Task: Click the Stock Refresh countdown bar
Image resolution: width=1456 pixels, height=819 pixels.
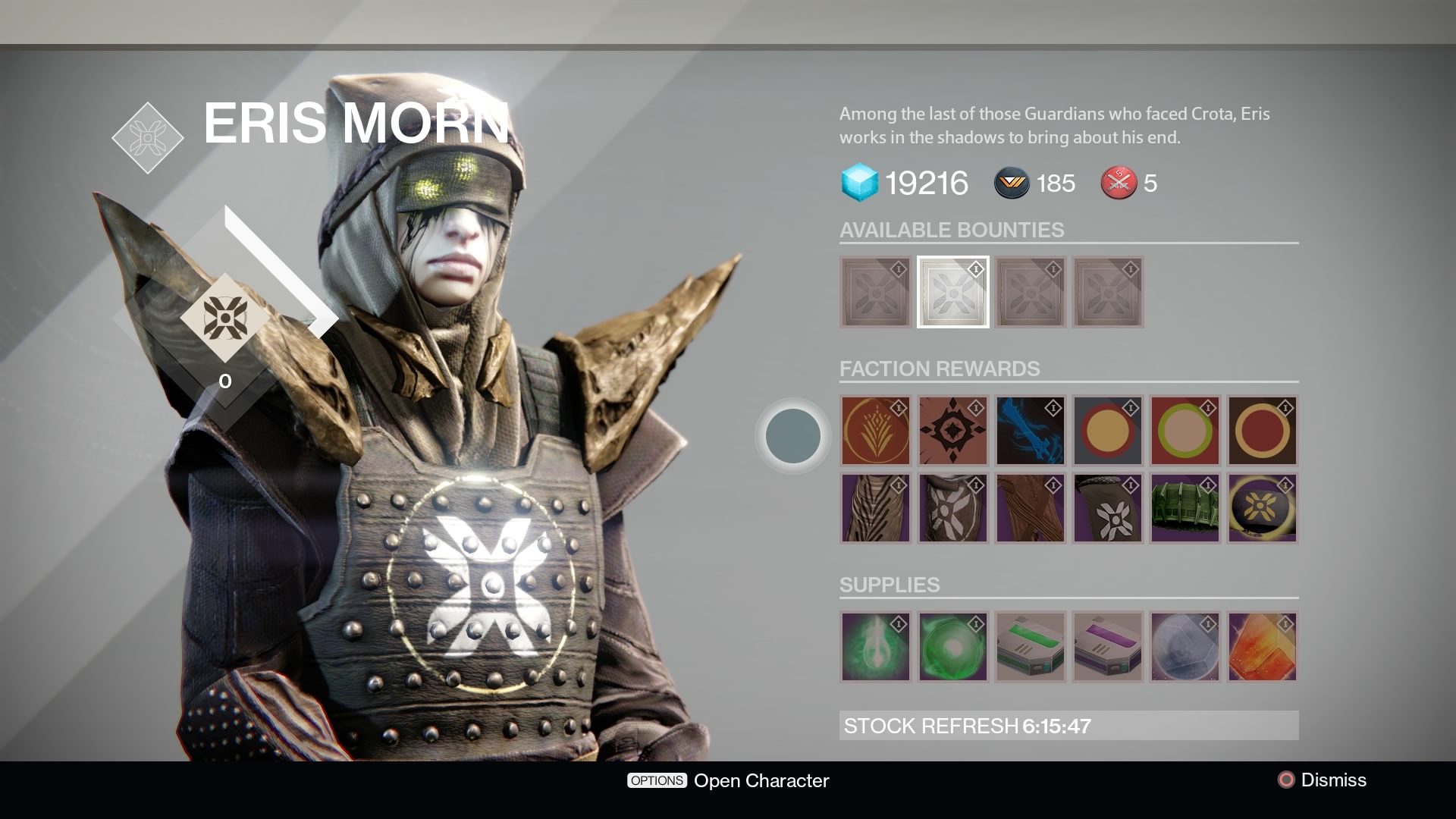Action: [x=1068, y=725]
